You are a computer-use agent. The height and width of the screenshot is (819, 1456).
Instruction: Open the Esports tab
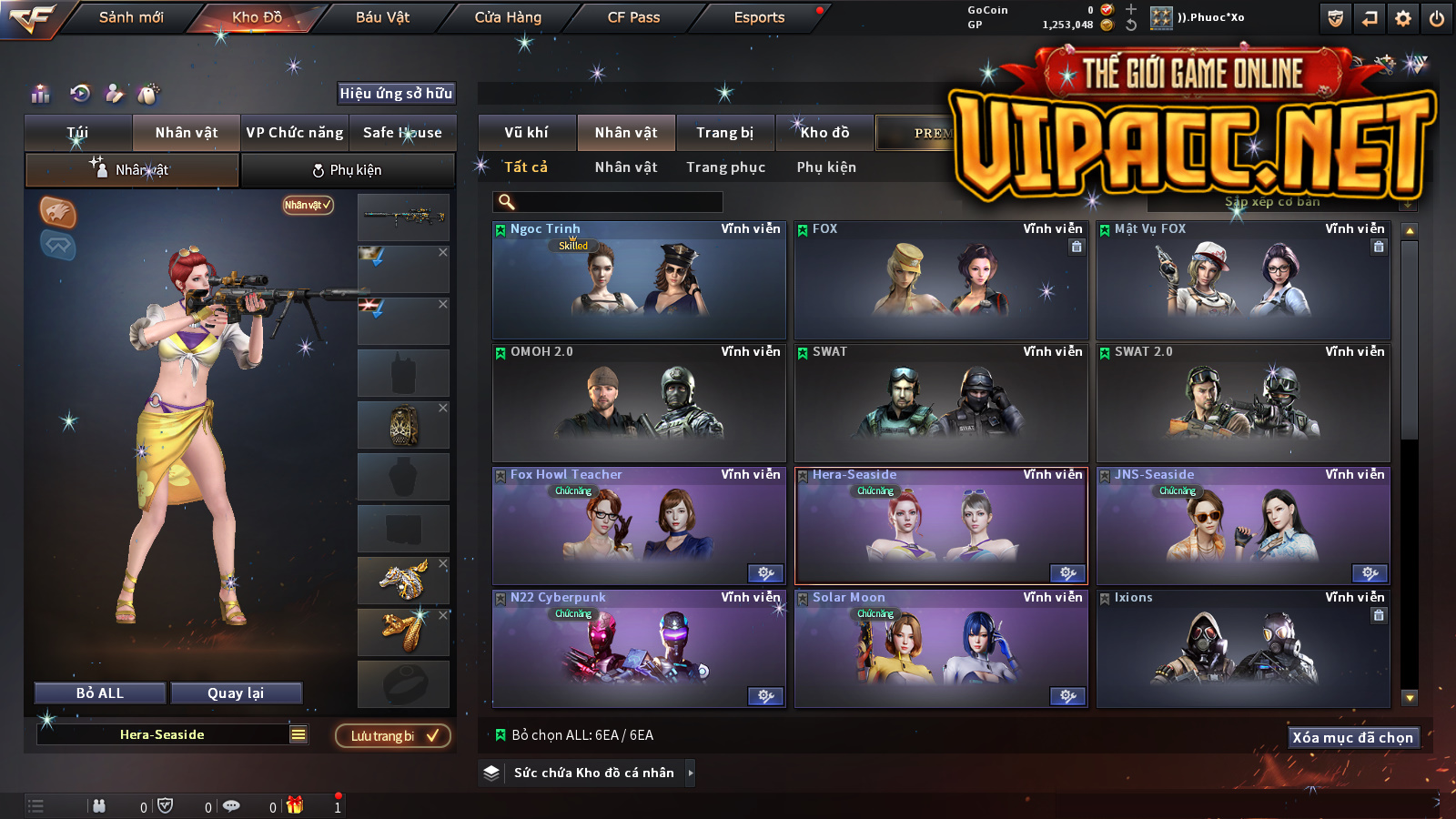[x=759, y=17]
